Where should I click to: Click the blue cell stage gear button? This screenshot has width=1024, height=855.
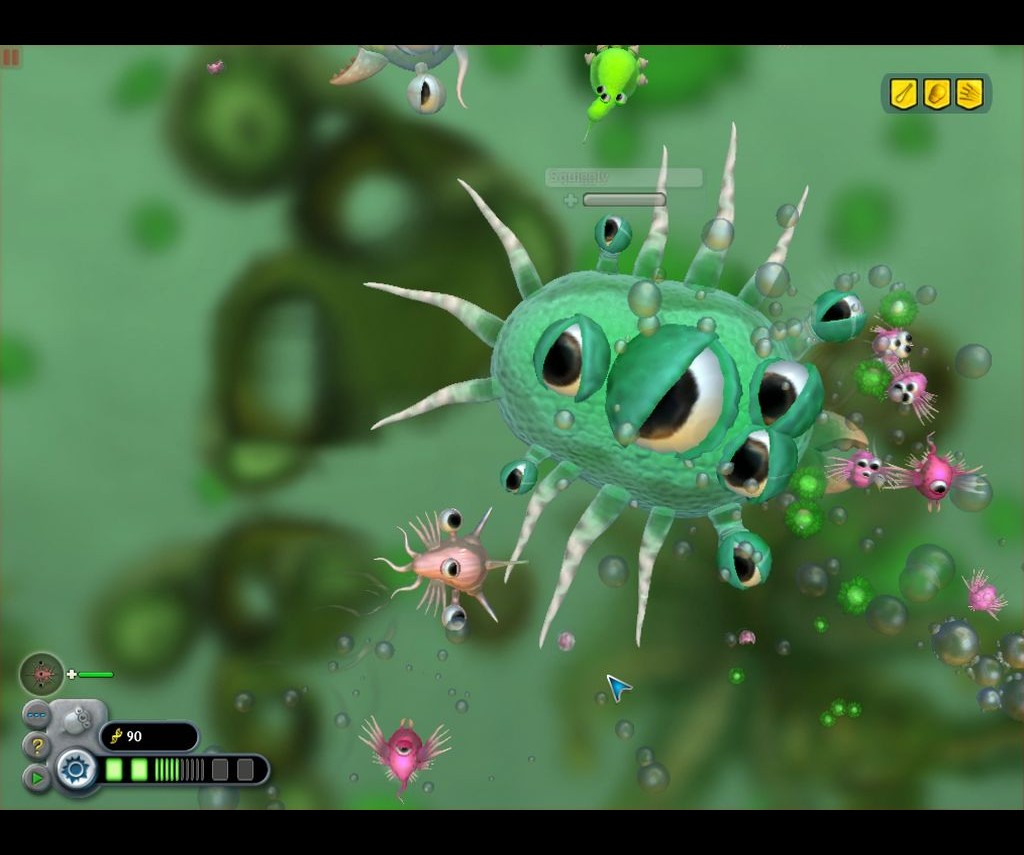pos(76,769)
